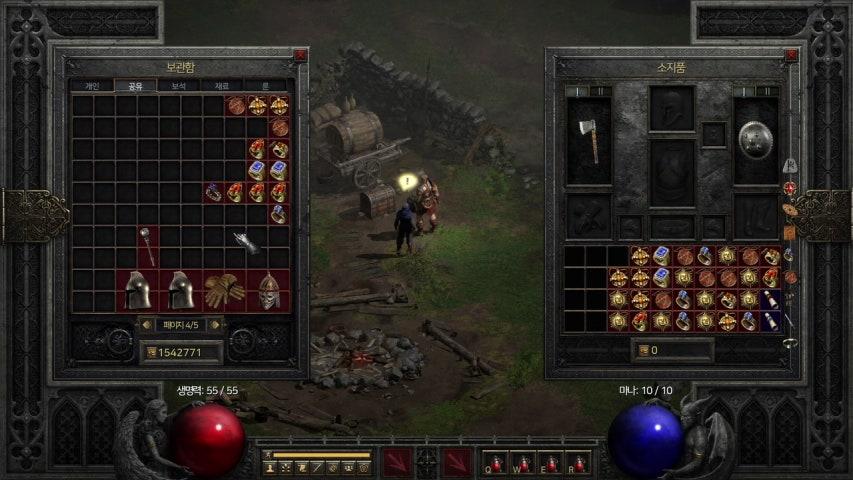Click the inventory gold drop button
The image size is (853, 480).
coord(641,350)
